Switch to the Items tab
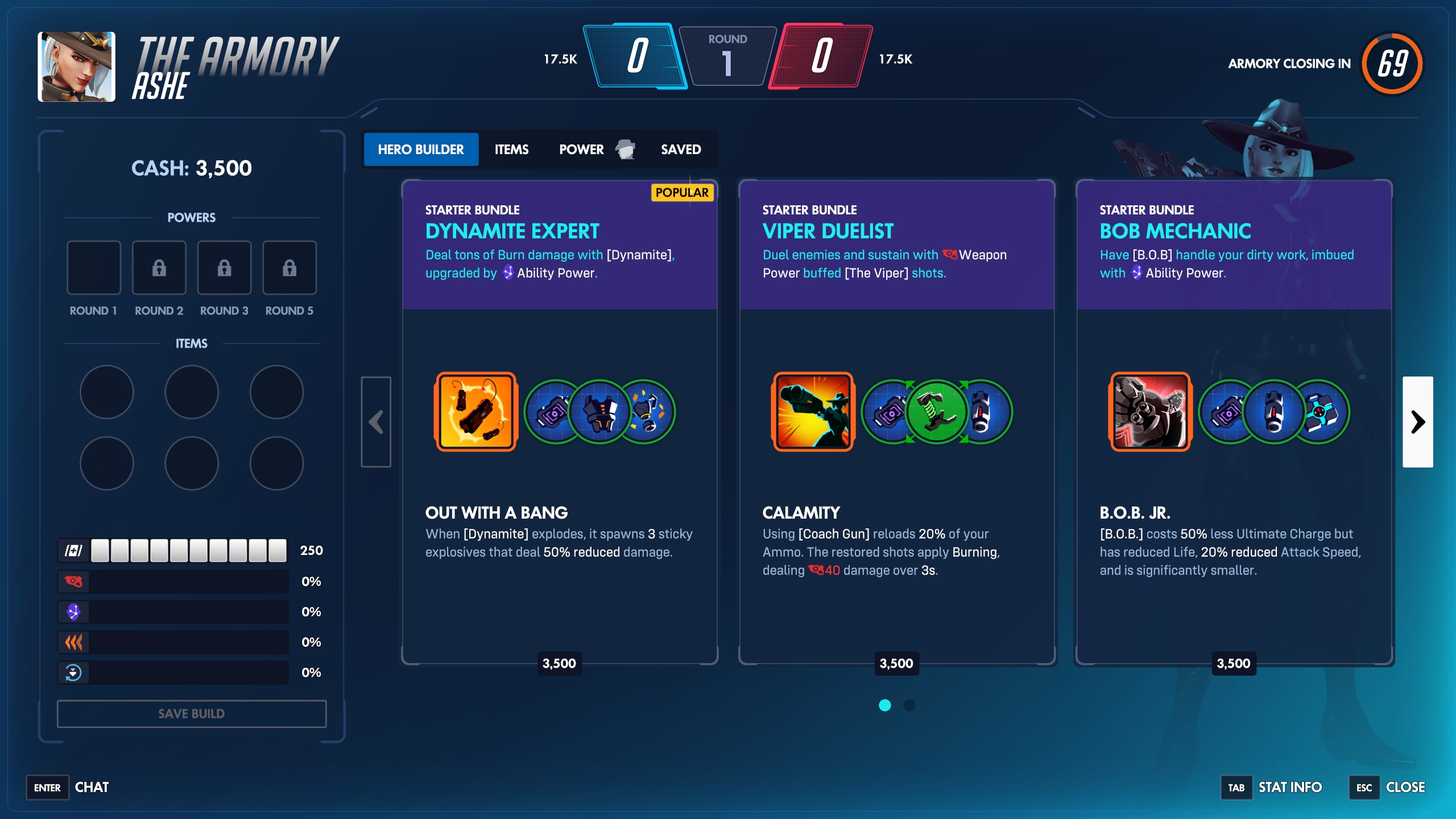 coord(511,149)
